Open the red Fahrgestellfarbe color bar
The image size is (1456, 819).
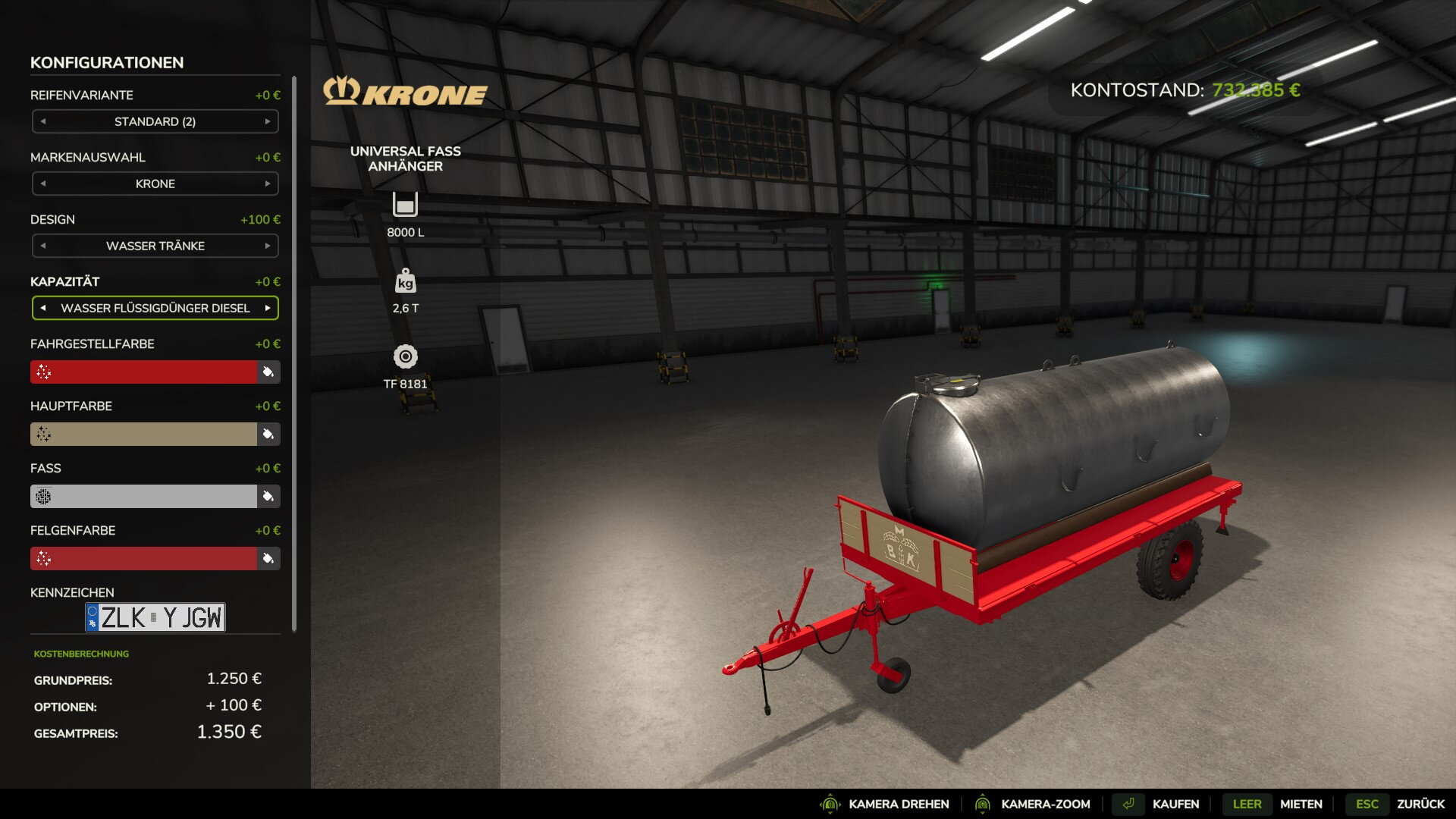click(x=144, y=372)
